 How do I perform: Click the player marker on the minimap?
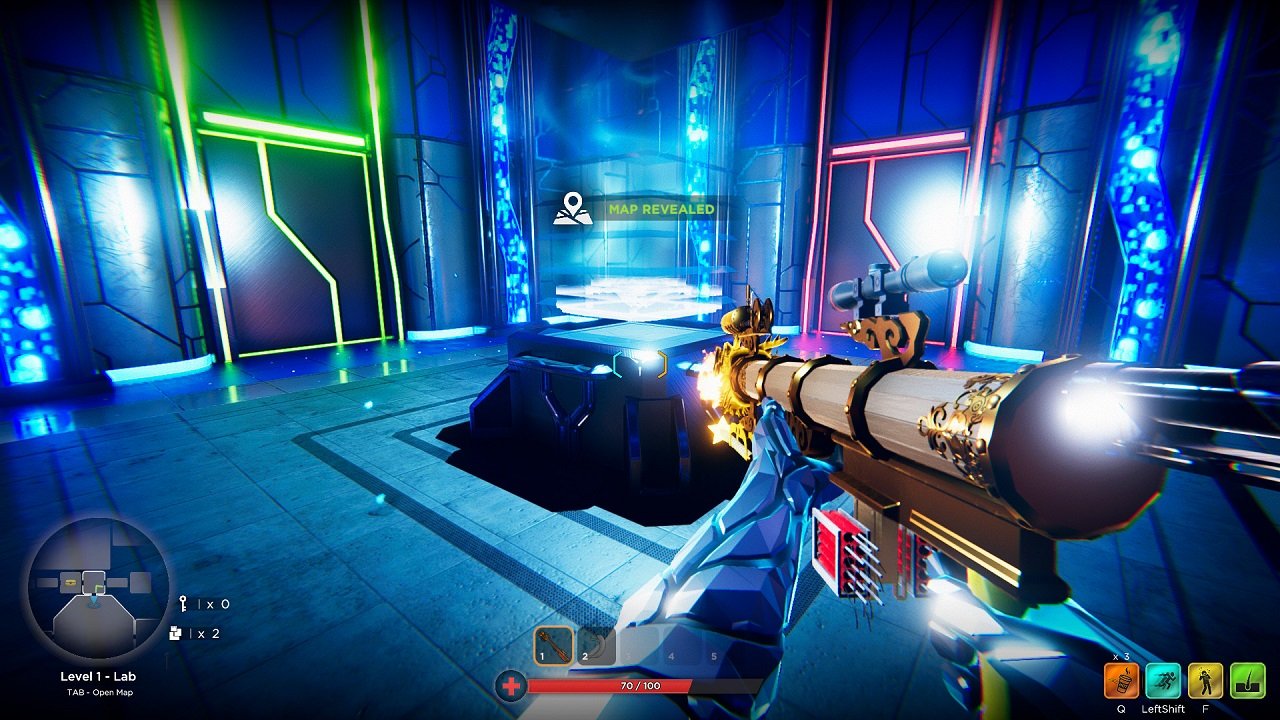pos(92,601)
